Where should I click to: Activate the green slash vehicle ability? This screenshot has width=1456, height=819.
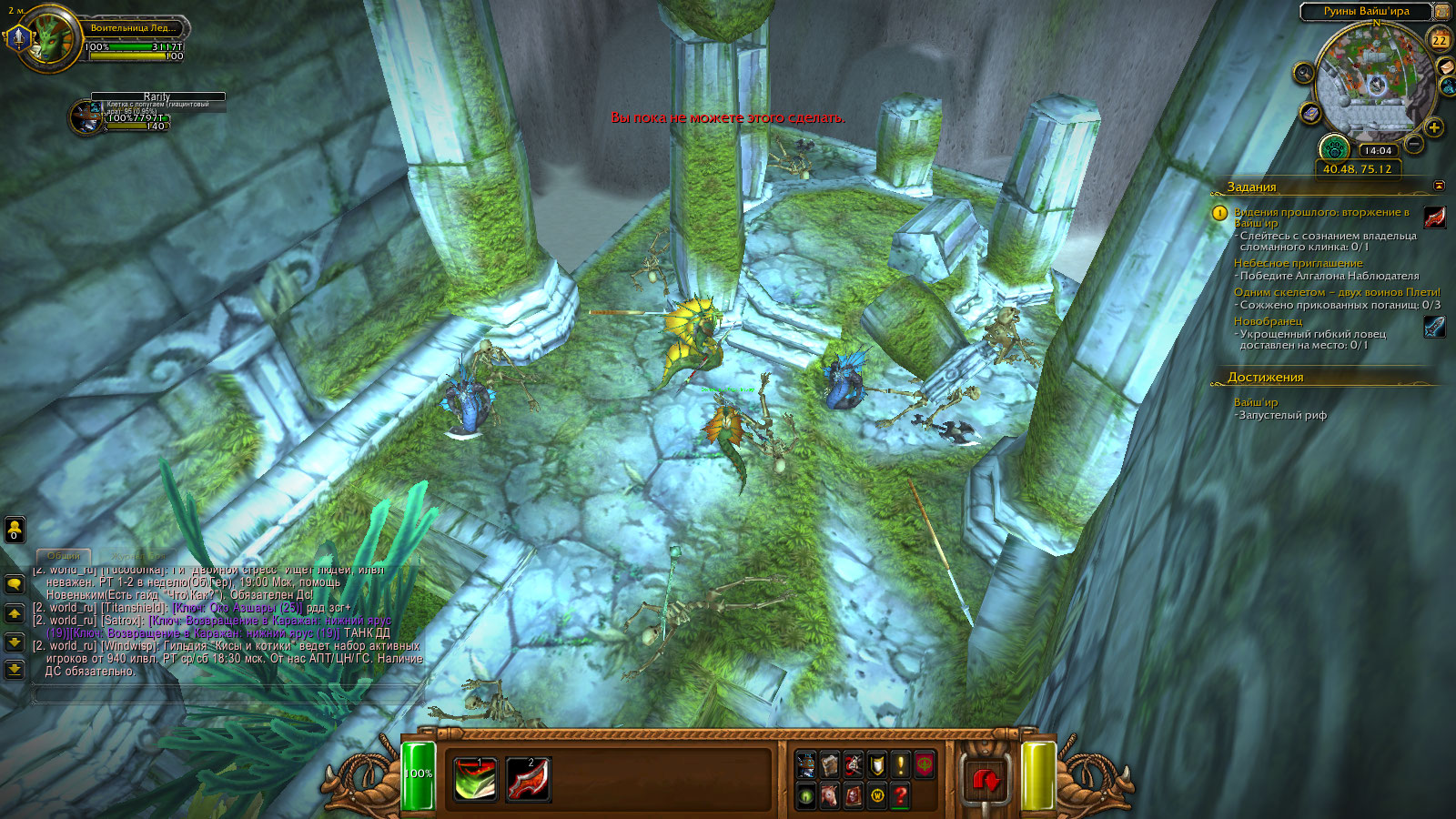pyautogui.click(x=476, y=779)
